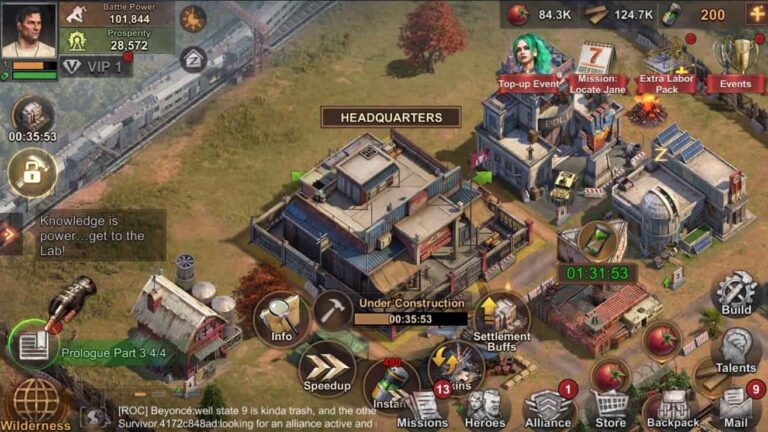This screenshot has width=768, height=432.
Task: Open the Mail inbox
Action: click(x=736, y=406)
